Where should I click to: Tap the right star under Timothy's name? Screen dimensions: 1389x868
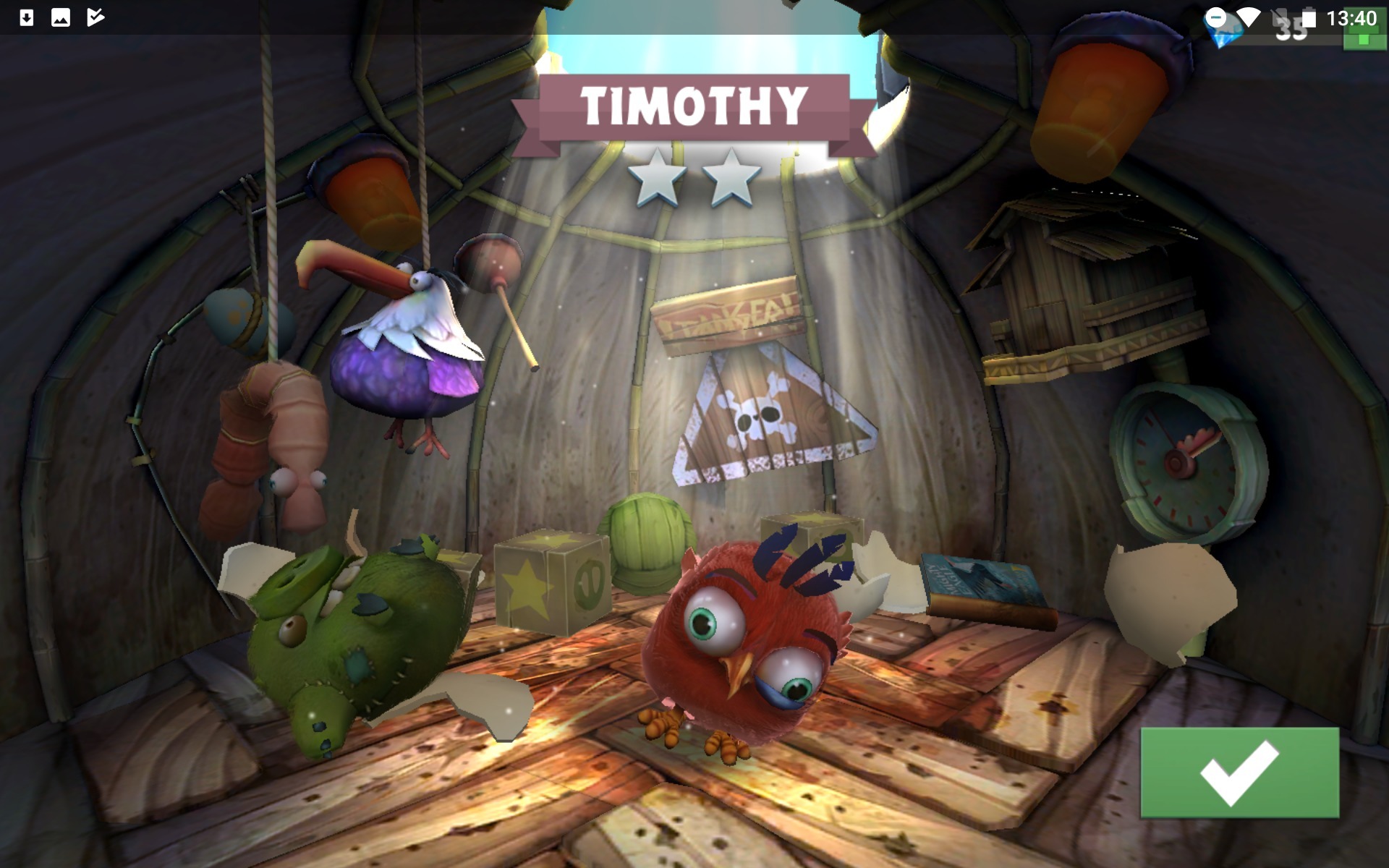pos(731,176)
